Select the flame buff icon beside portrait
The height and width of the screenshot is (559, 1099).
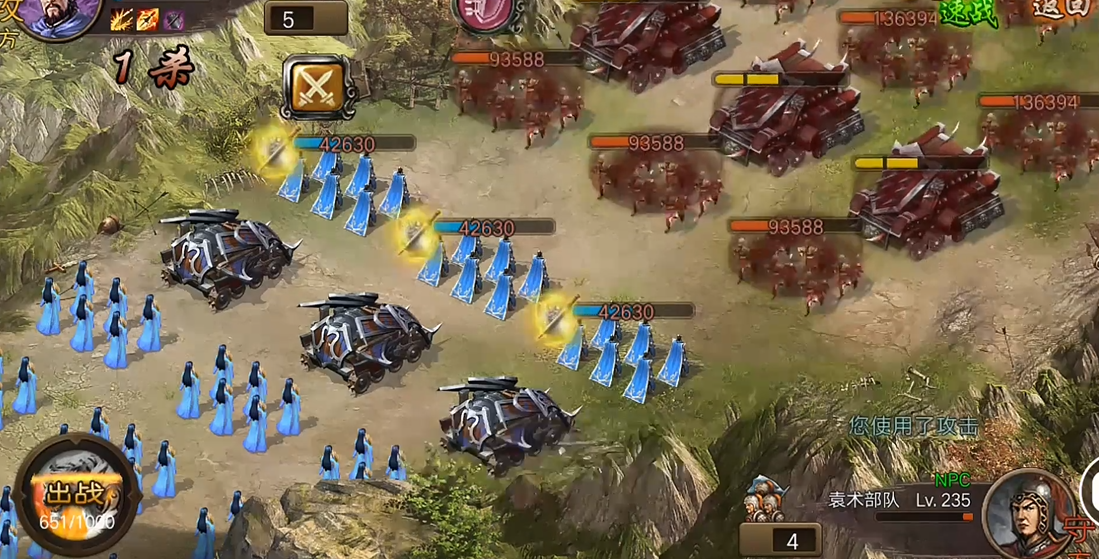[x=148, y=18]
